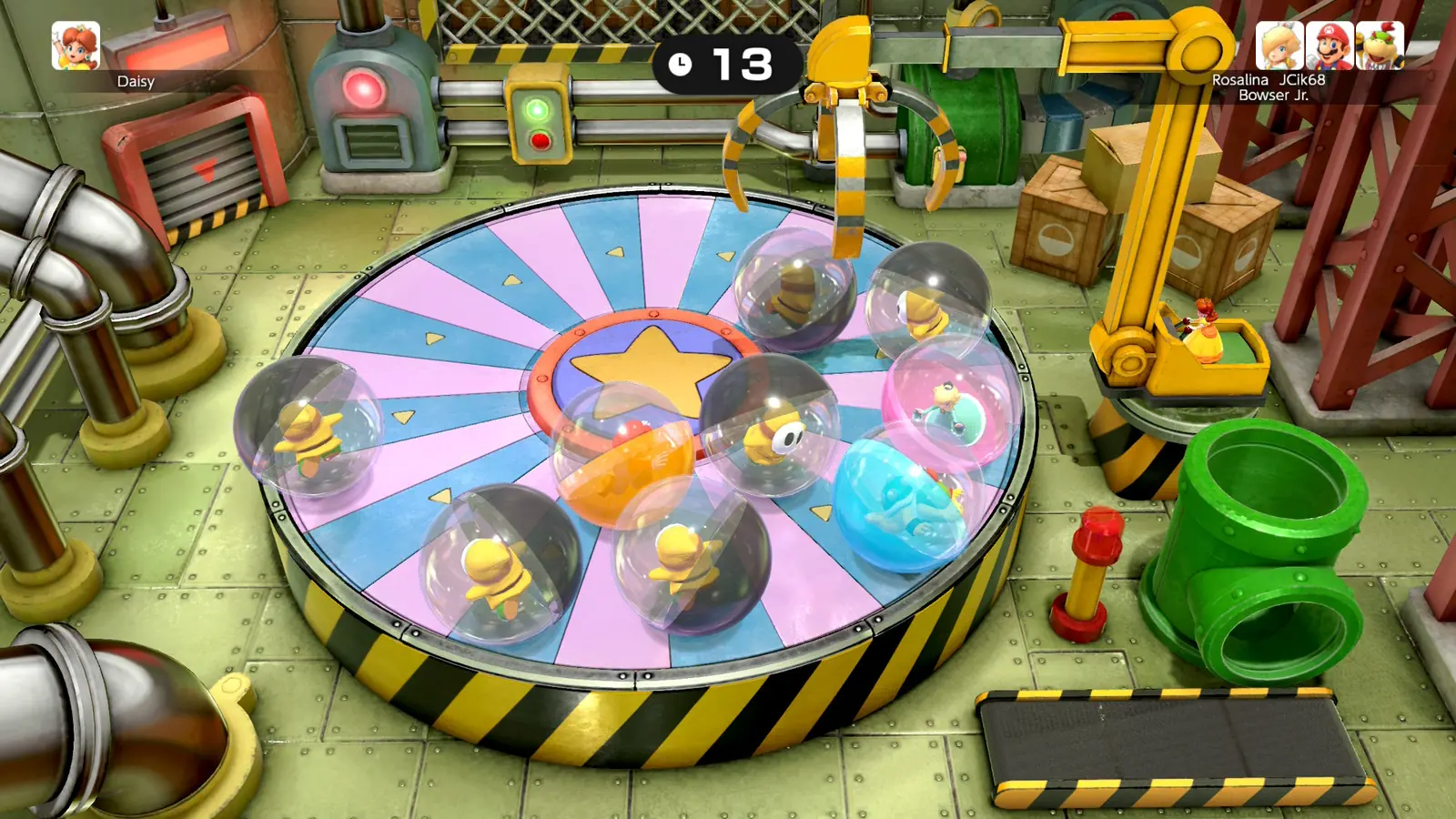The width and height of the screenshot is (1456, 819).
Task: Select Bowser Jr.'s portrait icon
Action: point(1380,45)
